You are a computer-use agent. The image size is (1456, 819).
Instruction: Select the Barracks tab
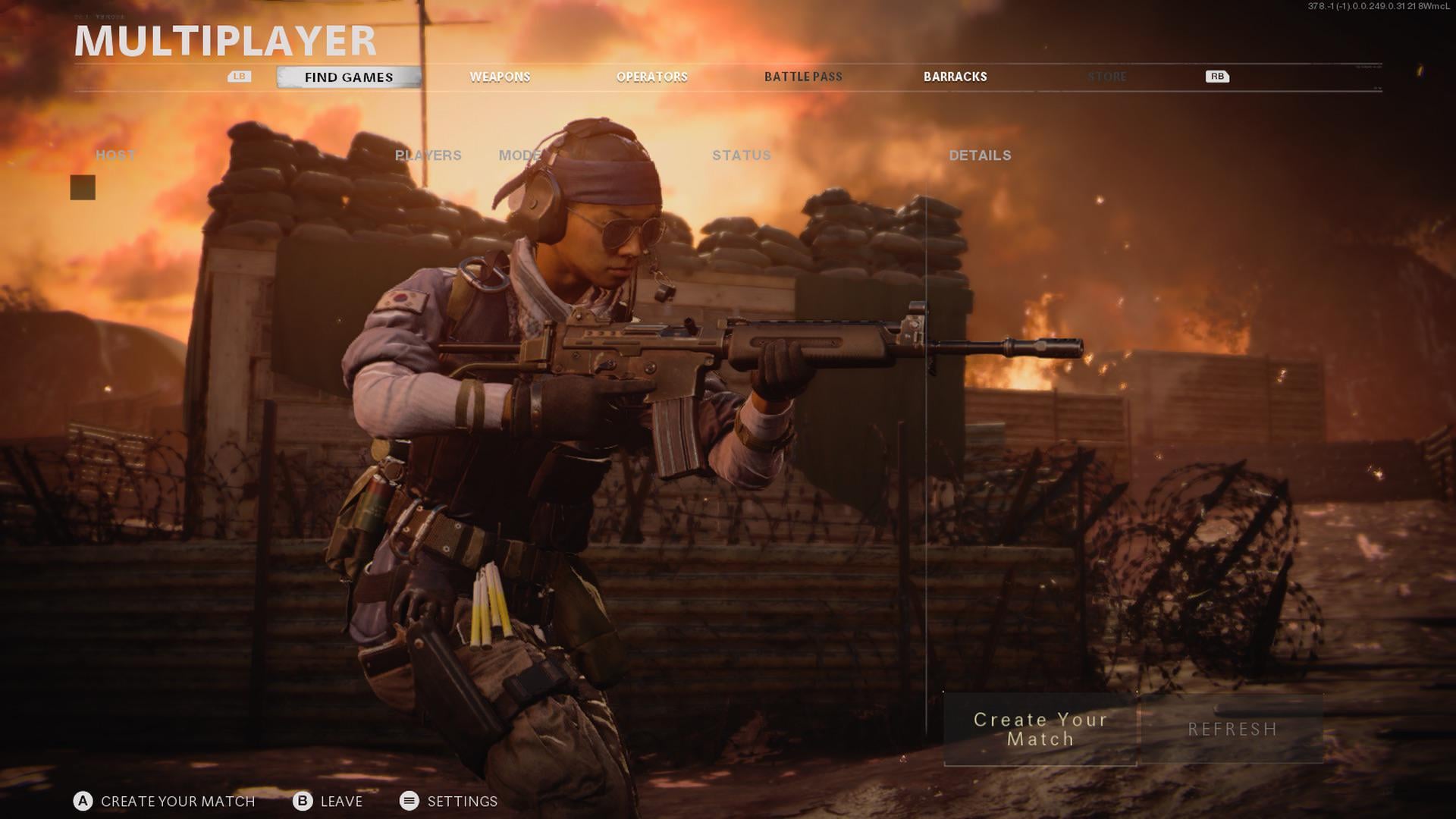coord(955,77)
